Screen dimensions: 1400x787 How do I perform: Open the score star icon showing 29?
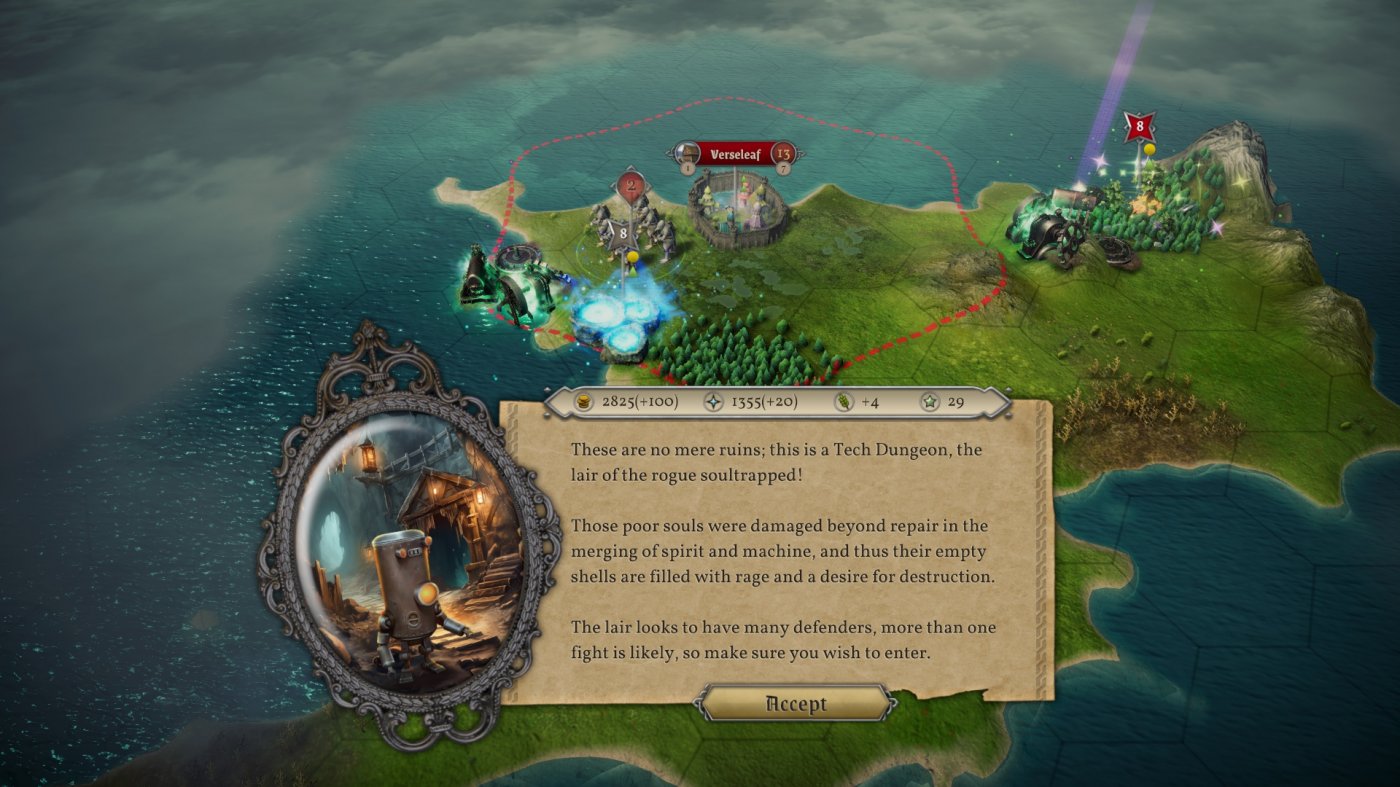pyautogui.click(x=928, y=400)
